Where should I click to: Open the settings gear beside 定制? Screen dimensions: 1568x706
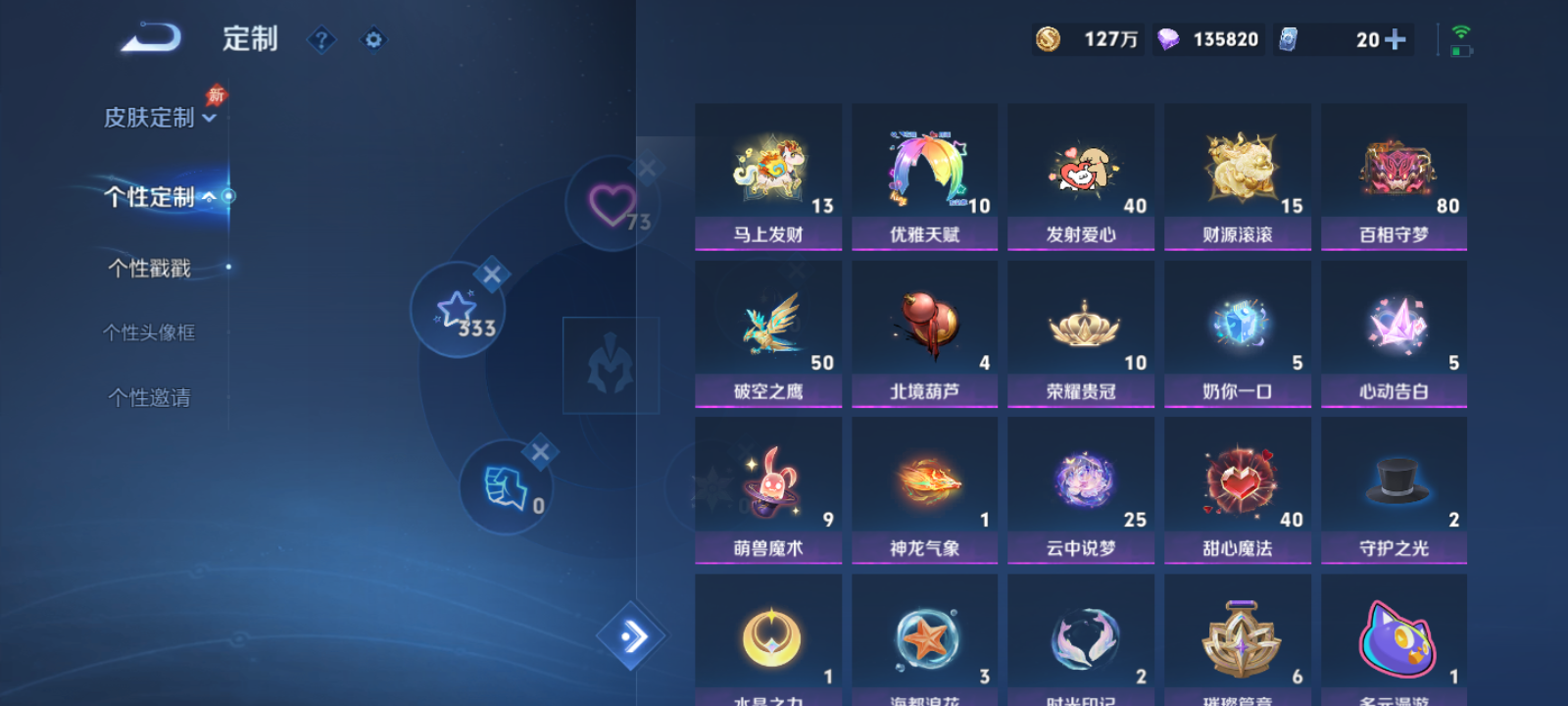373,40
